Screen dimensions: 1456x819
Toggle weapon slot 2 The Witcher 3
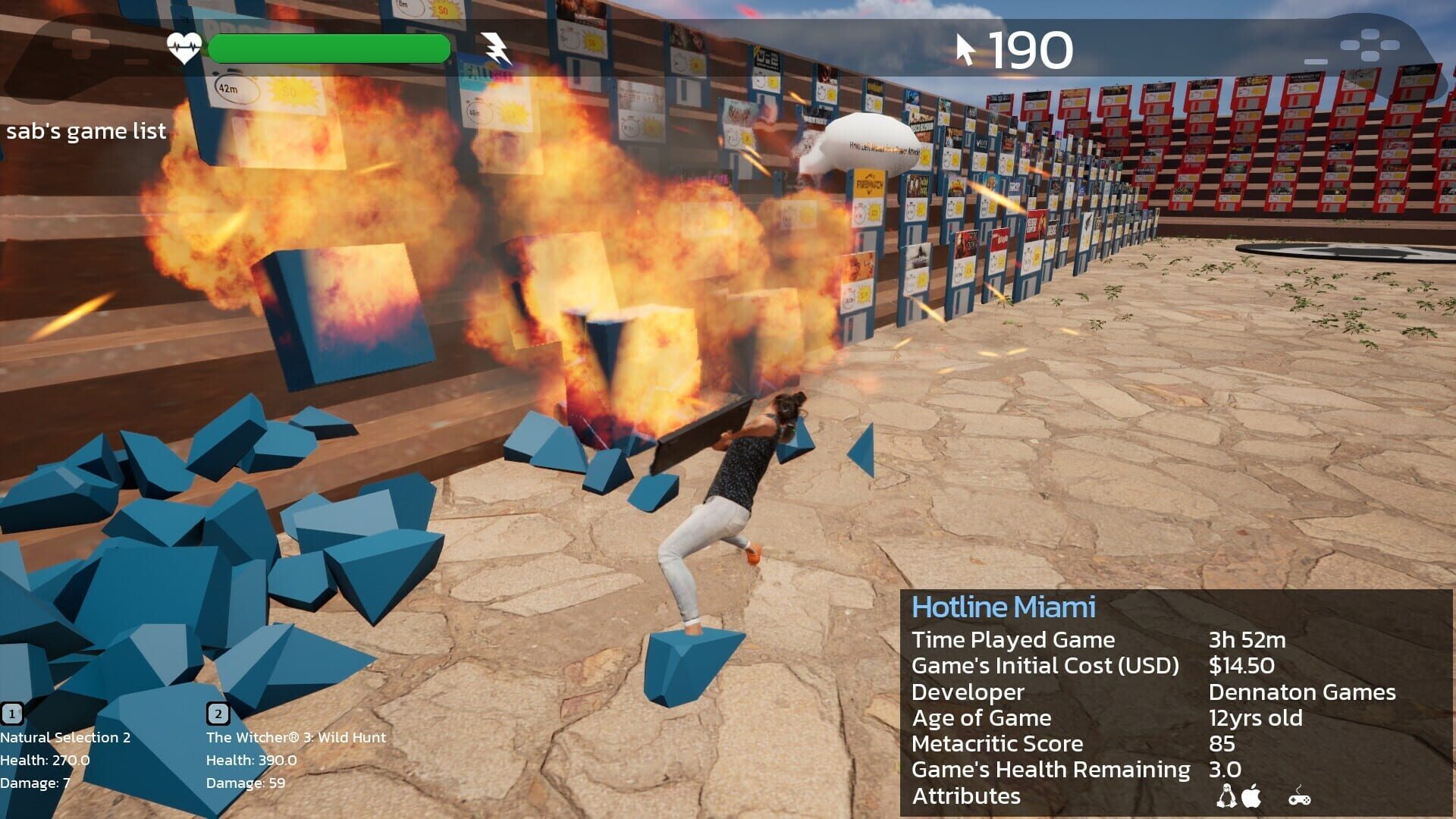218,714
